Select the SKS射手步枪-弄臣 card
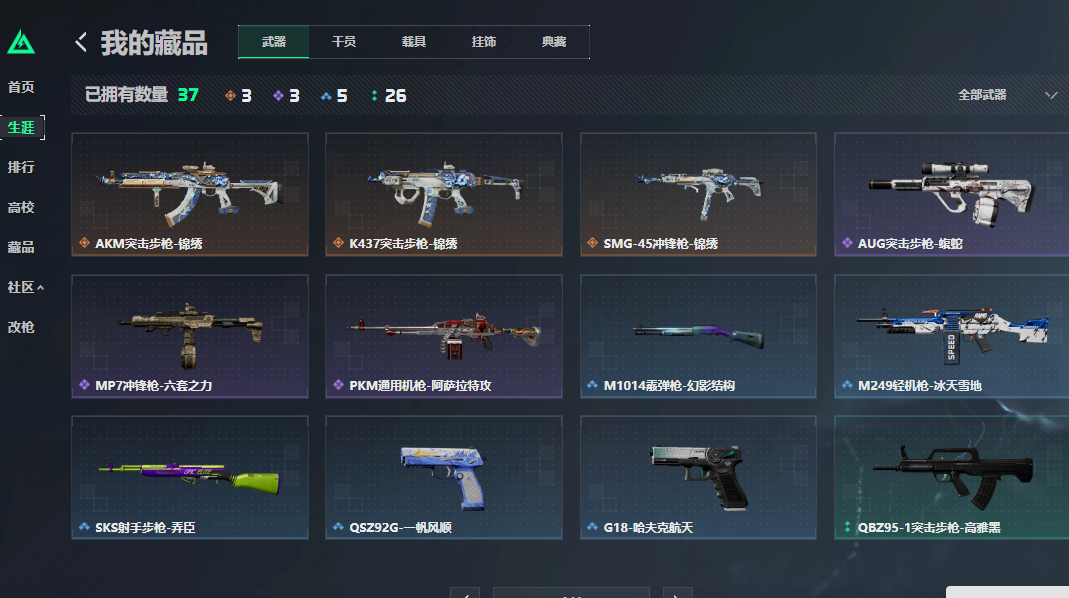Screen dimensions: 1069x598 click(189, 478)
